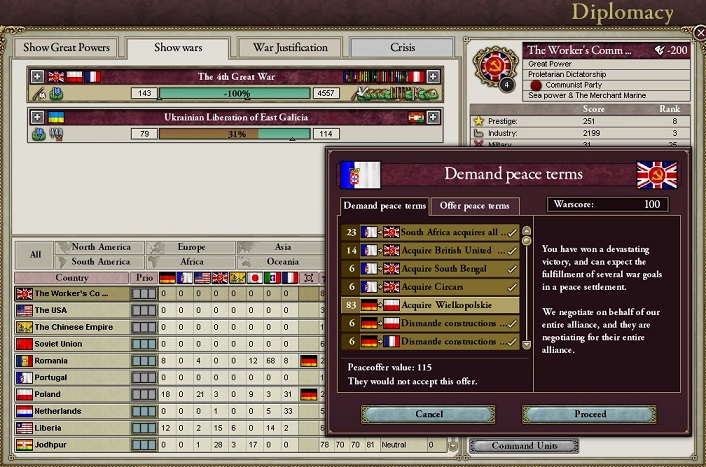Select Romania in the country list
Viewport: 706px width, 467px height.
pos(70,360)
